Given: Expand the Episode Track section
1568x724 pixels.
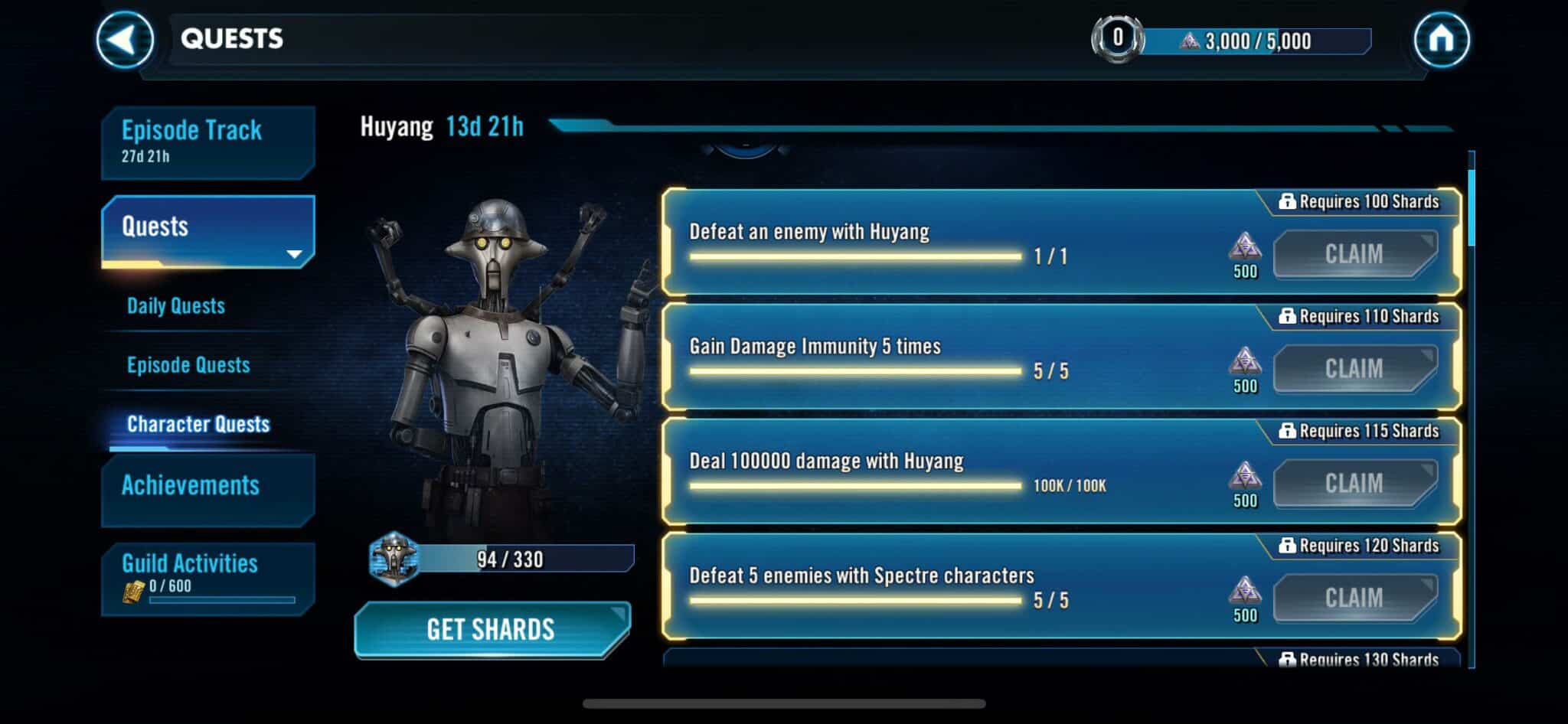Looking at the screenshot, I should coord(207,142).
